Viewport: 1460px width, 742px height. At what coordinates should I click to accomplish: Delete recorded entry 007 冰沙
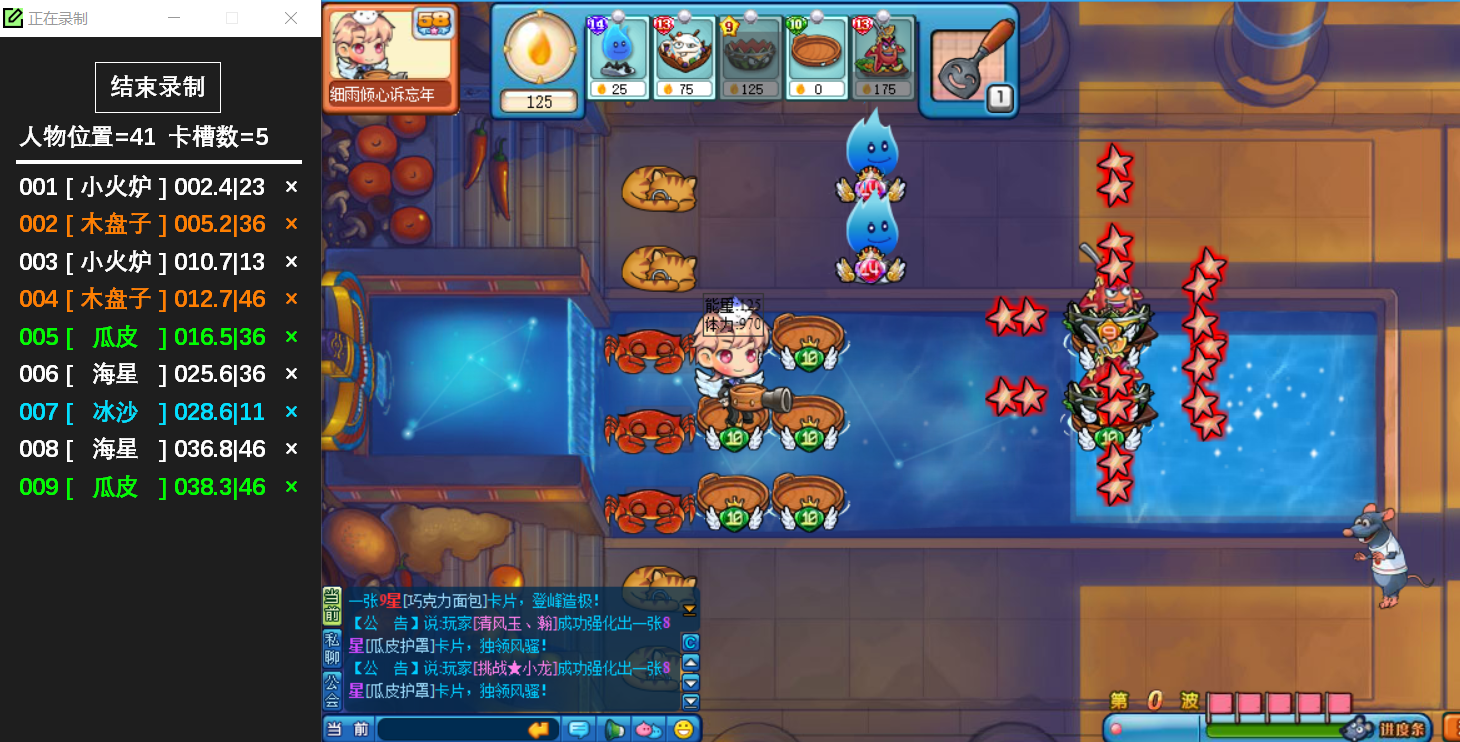[291, 412]
